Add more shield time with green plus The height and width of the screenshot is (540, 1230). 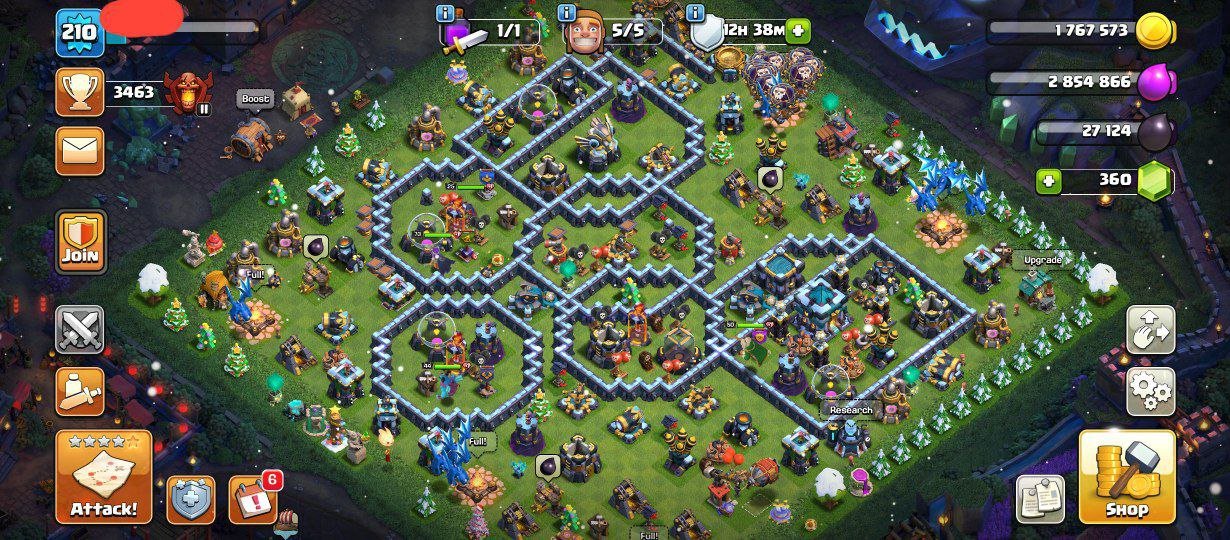click(x=798, y=30)
